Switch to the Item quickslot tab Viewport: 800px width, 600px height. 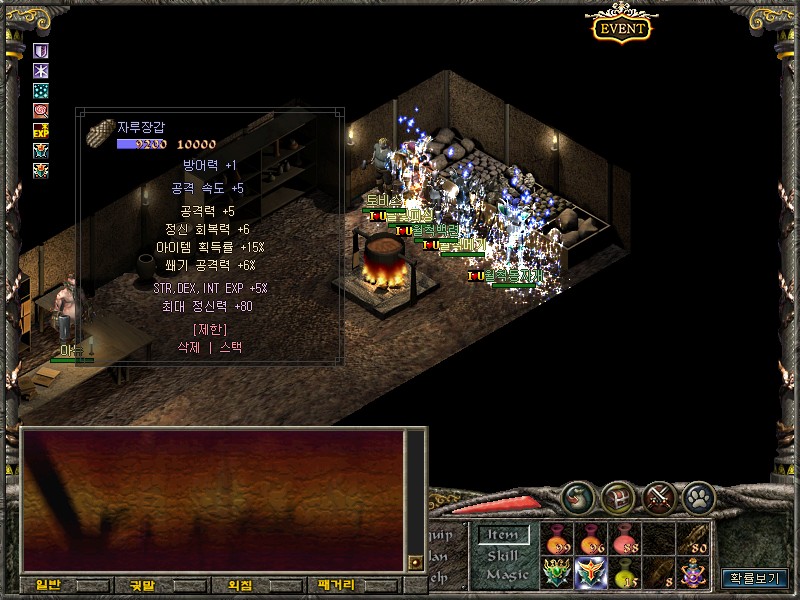503,536
